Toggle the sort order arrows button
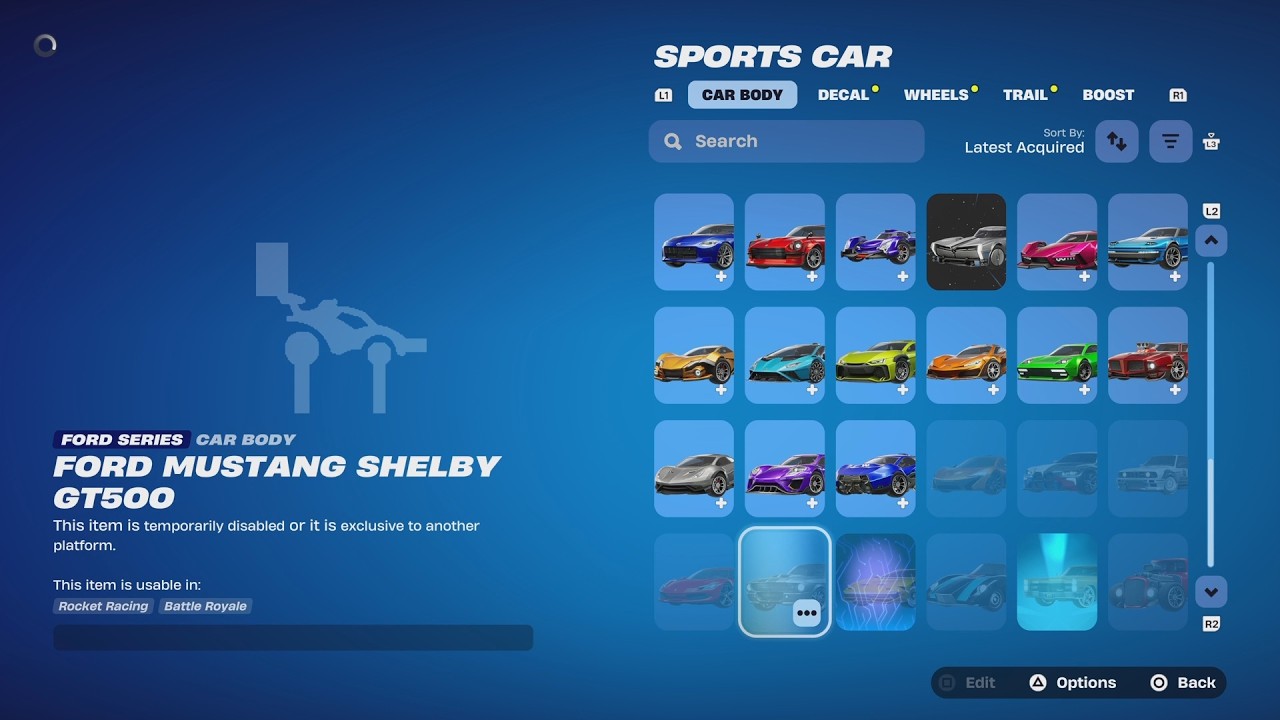This screenshot has width=1280, height=720. pos(1117,141)
